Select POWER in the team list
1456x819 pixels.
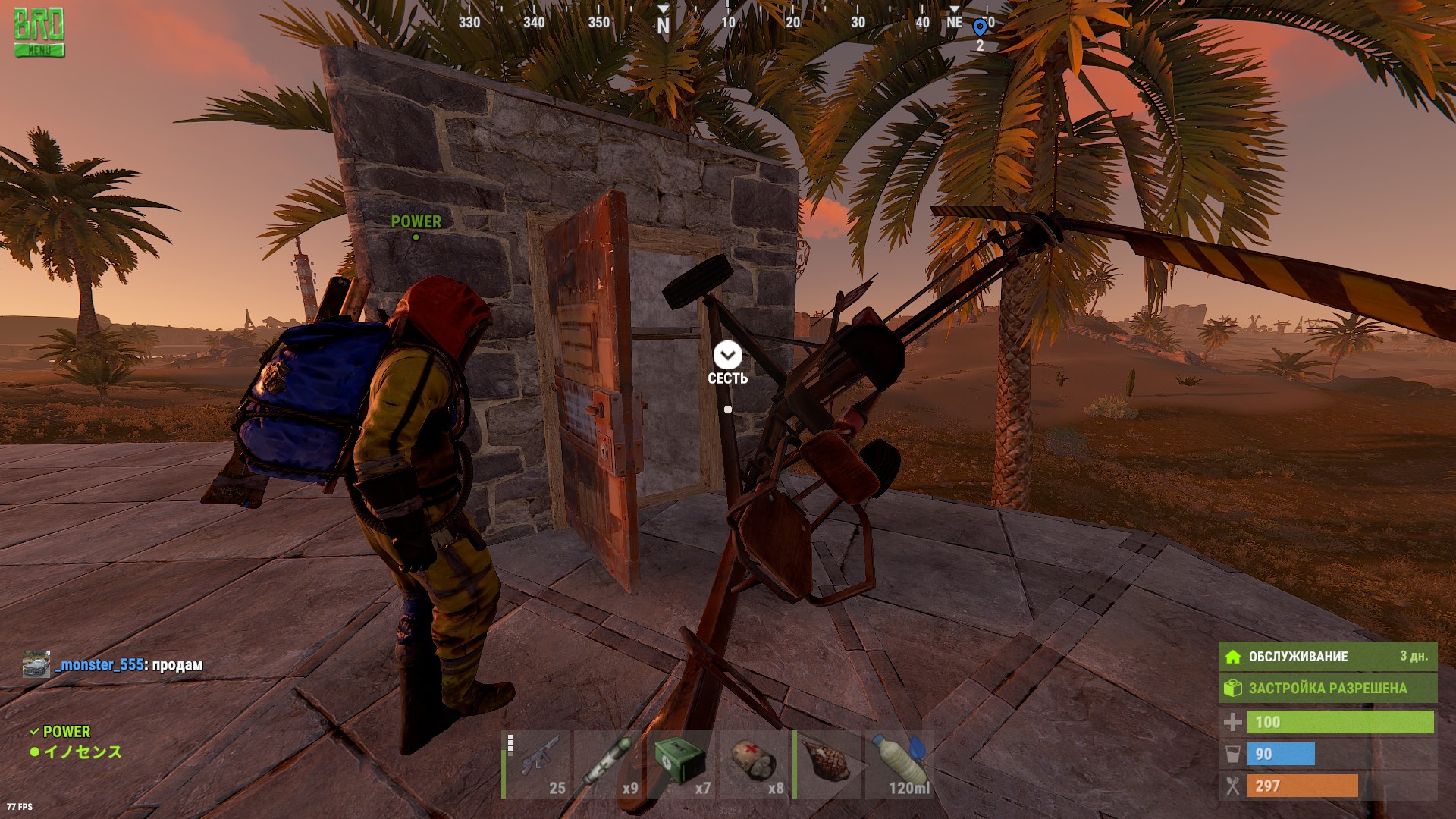[x=66, y=732]
